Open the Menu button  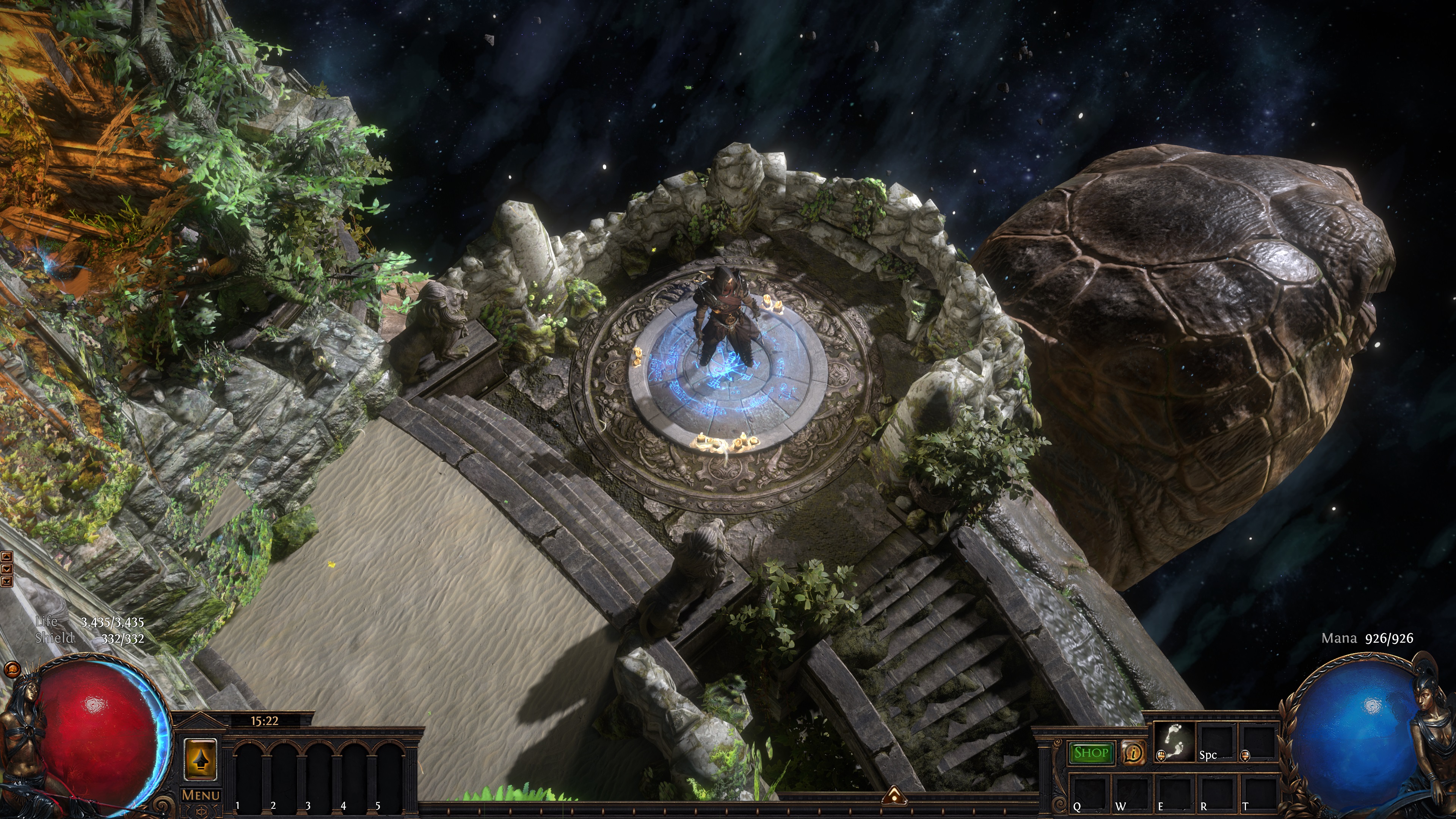click(201, 795)
